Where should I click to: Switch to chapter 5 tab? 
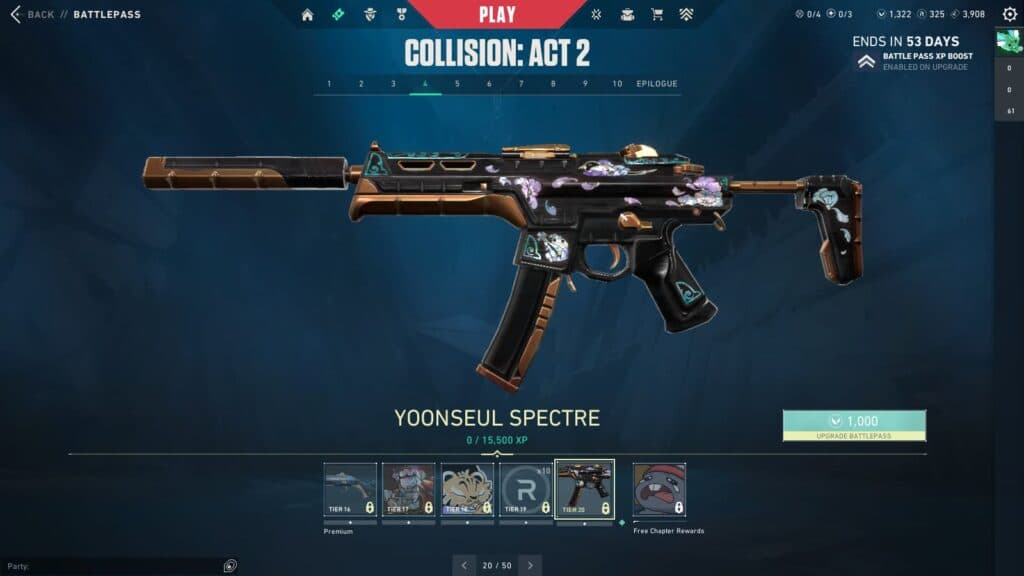point(457,84)
